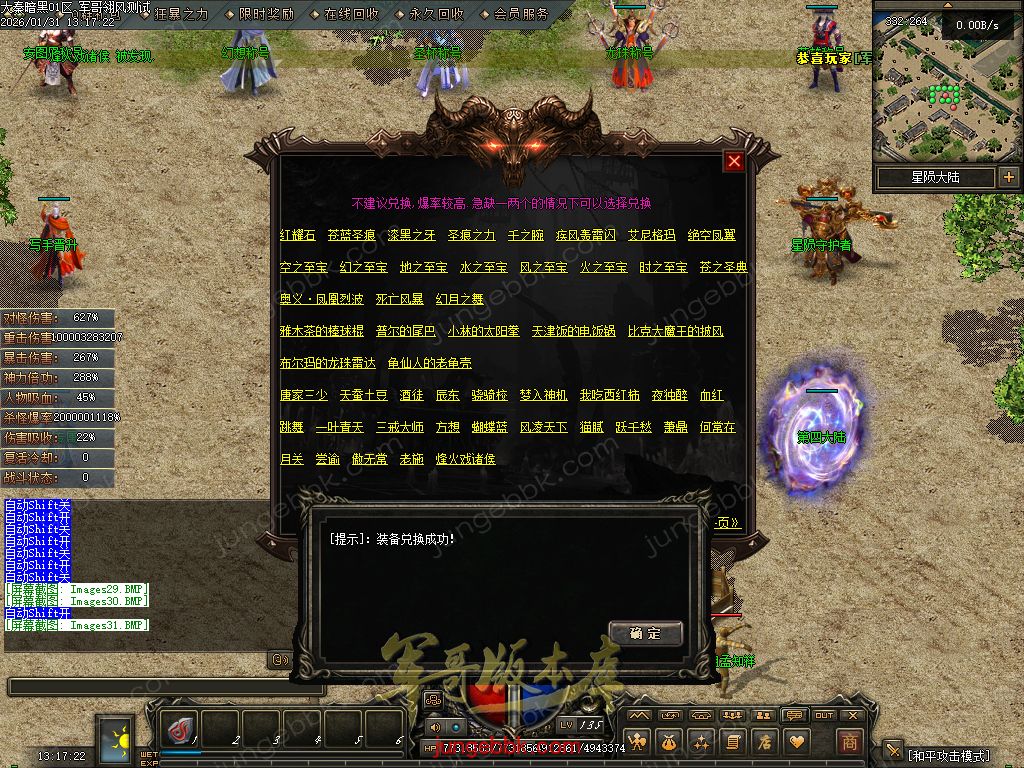The width and height of the screenshot is (1024, 768).
Task: Open the 限时奖励 top menu
Action: pyautogui.click(x=266, y=14)
